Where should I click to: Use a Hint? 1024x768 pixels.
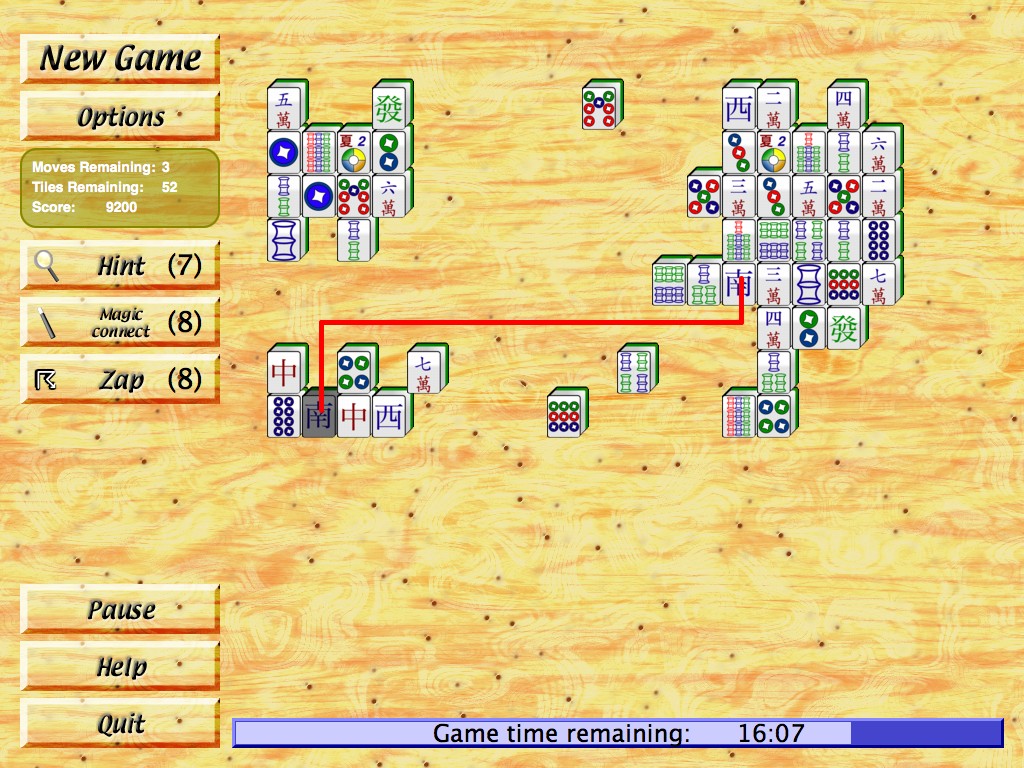coord(120,265)
